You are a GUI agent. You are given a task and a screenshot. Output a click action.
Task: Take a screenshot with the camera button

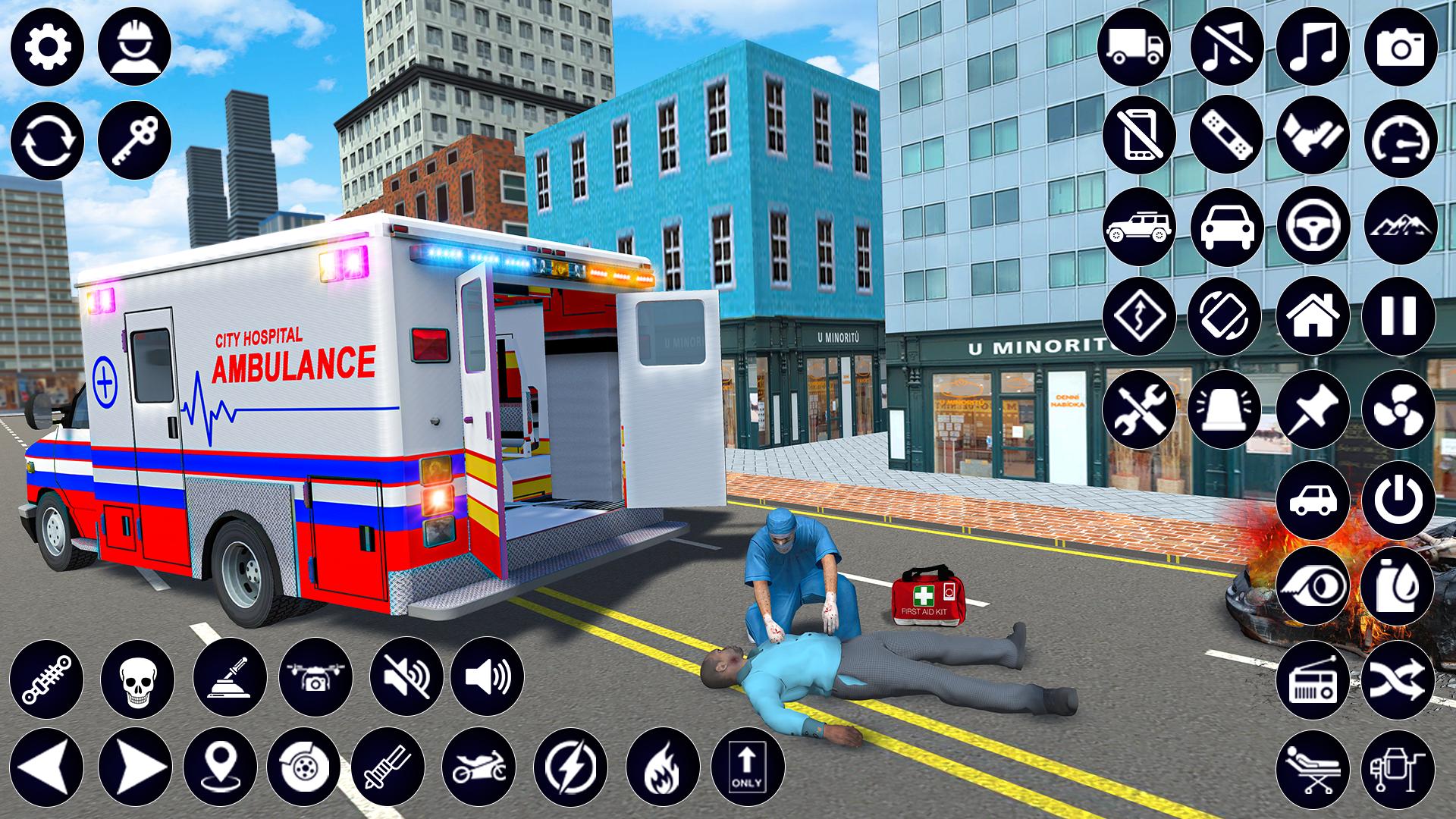click(x=1400, y=47)
